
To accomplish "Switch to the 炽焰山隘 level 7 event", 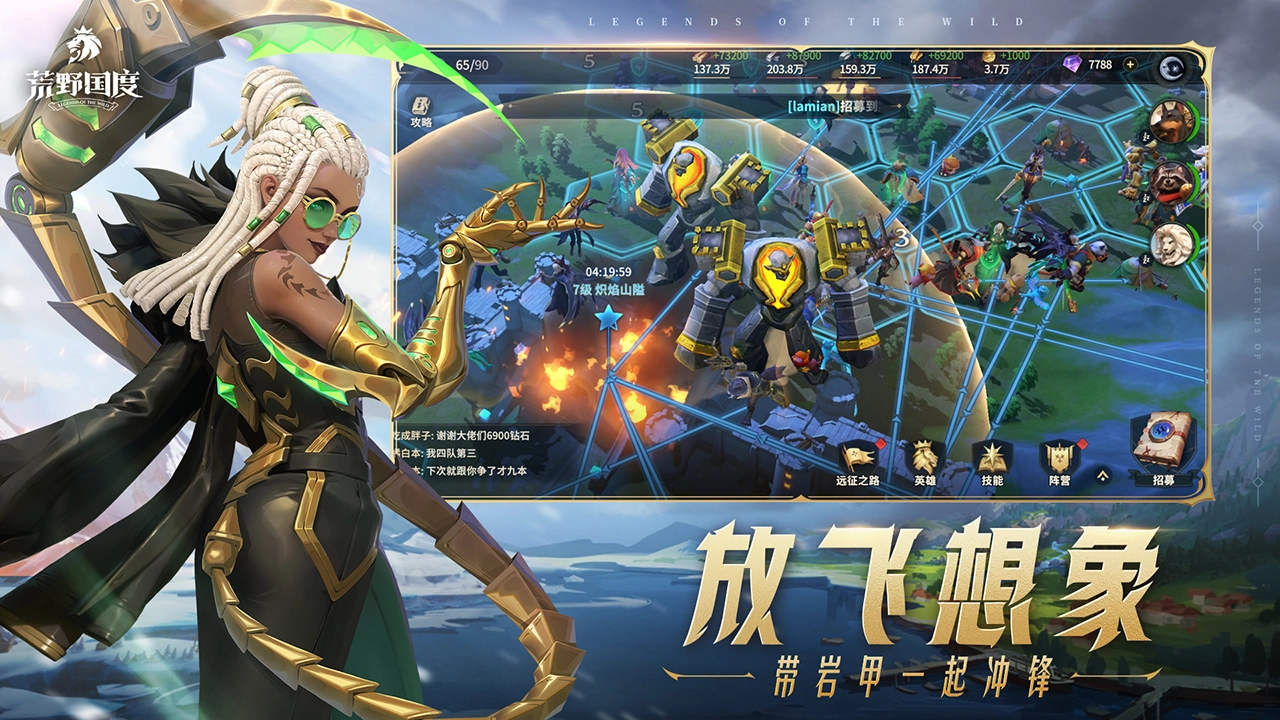I will tap(608, 290).
